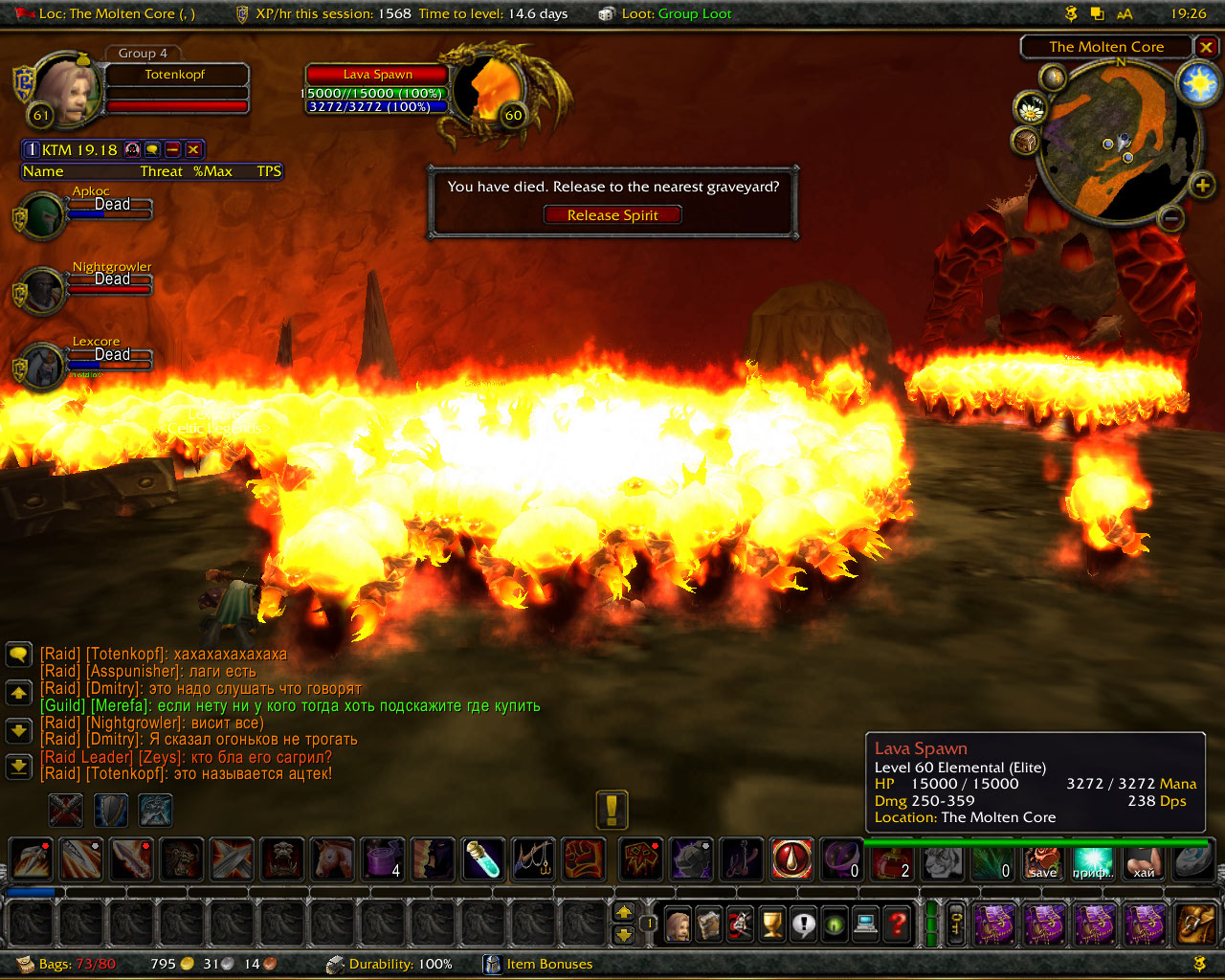The height and width of the screenshot is (980, 1225).
Task: Use the teal potion vial slot
Action: pos(483,858)
